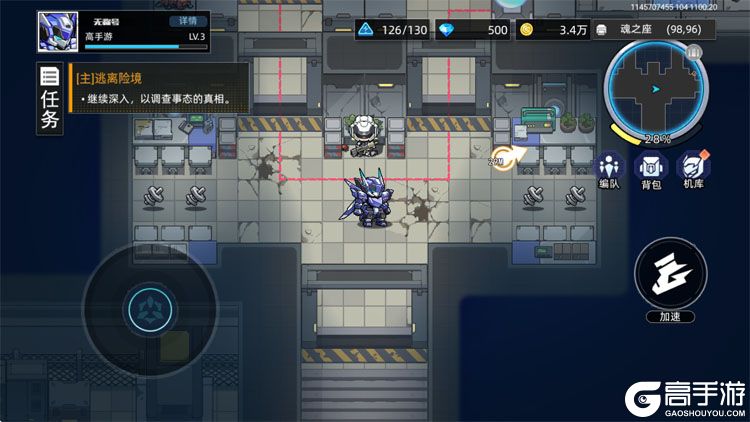Open the 任务 quest panel
The width and height of the screenshot is (750, 422).
tap(49, 100)
